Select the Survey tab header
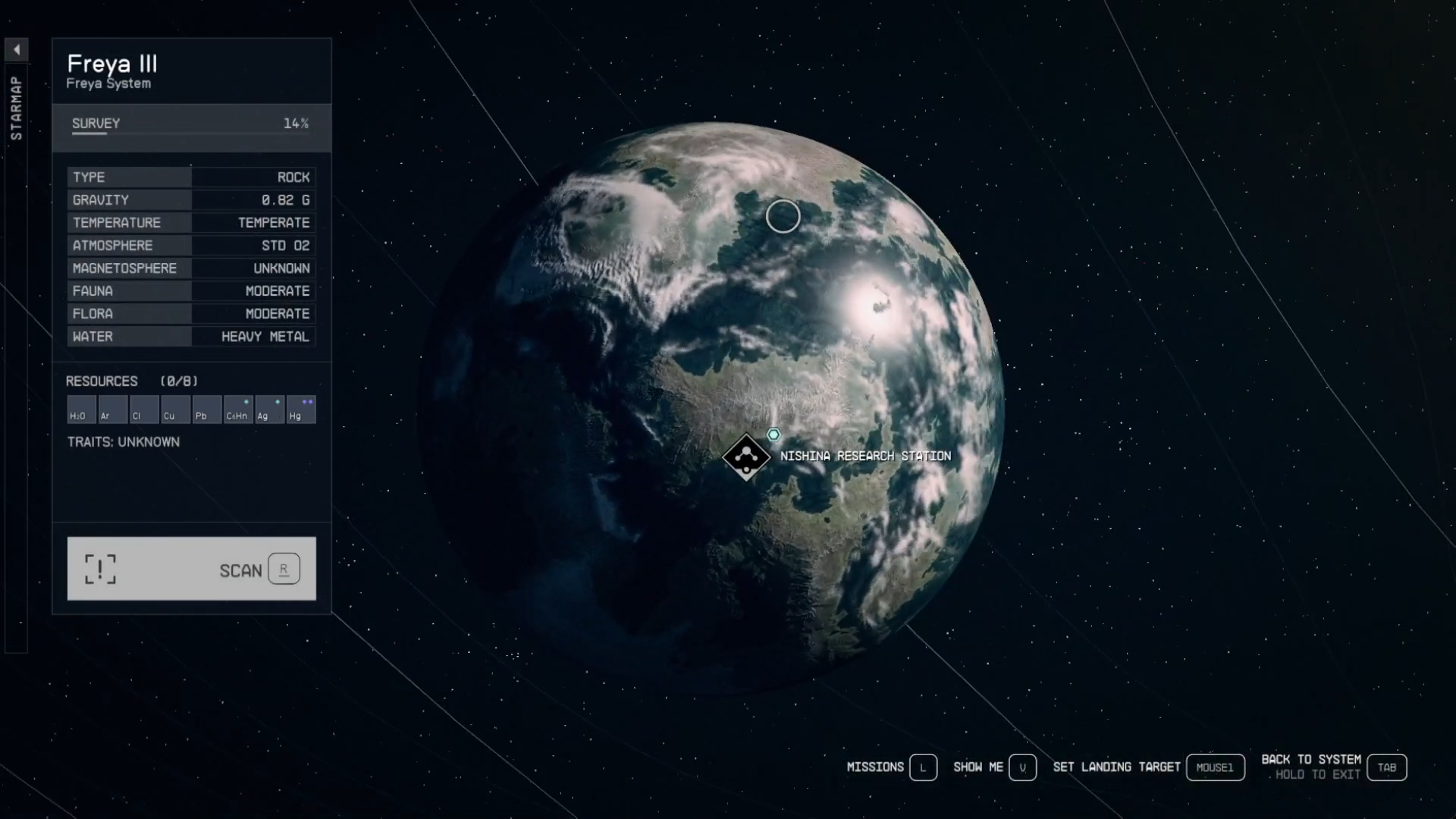Viewport: 1456px width, 819px height. click(95, 124)
